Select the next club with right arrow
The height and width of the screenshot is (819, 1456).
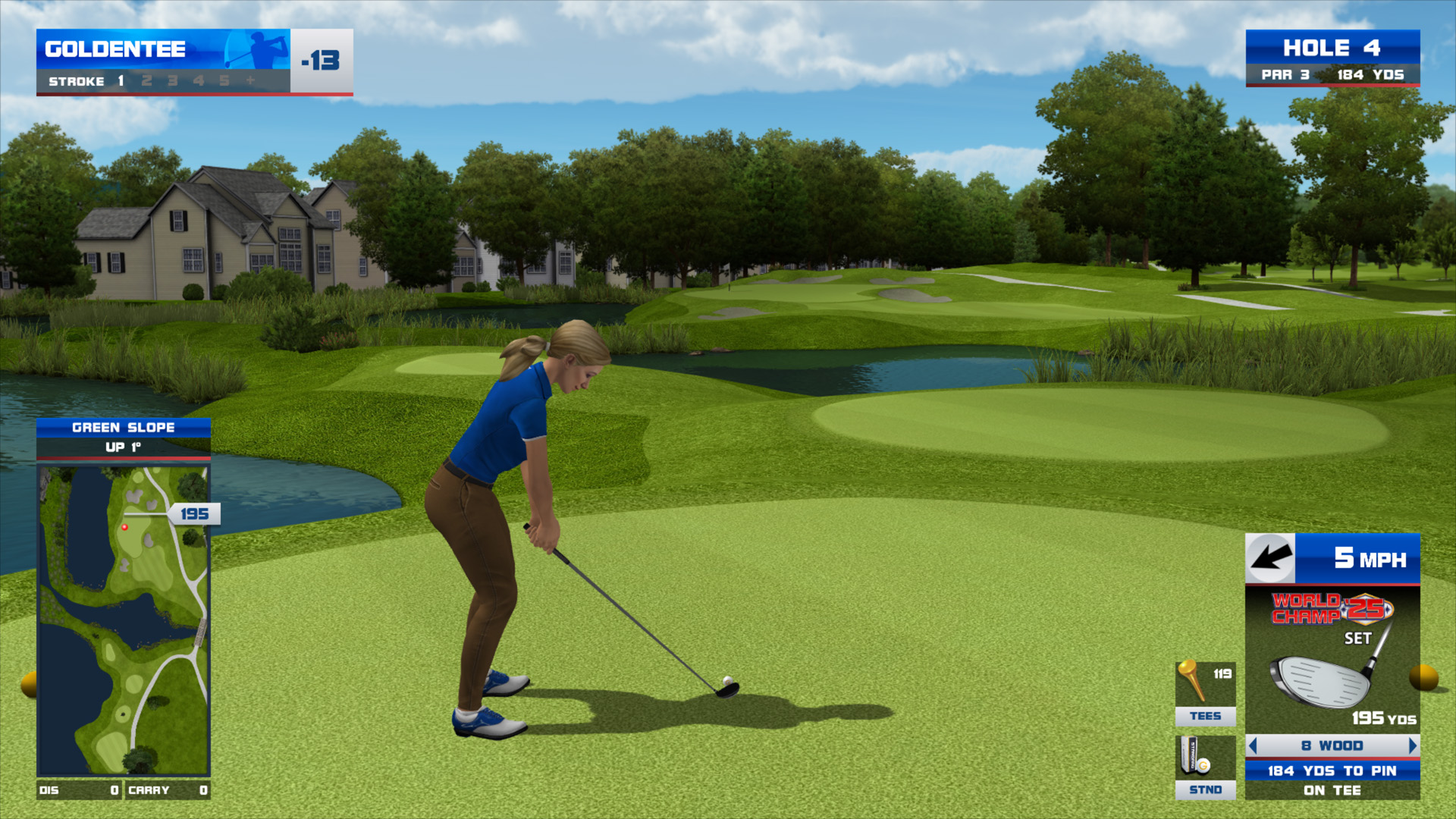[1412, 746]
